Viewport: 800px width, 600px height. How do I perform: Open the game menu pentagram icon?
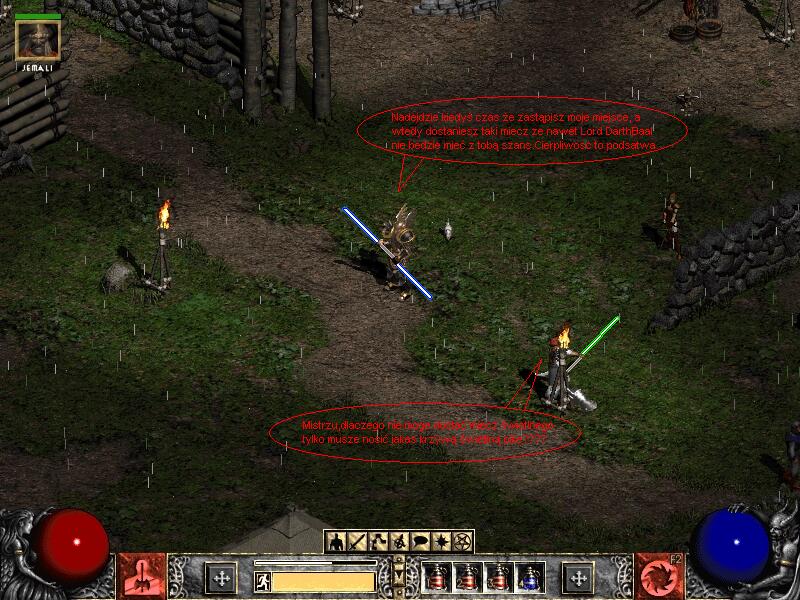click(x=463, y=541)
